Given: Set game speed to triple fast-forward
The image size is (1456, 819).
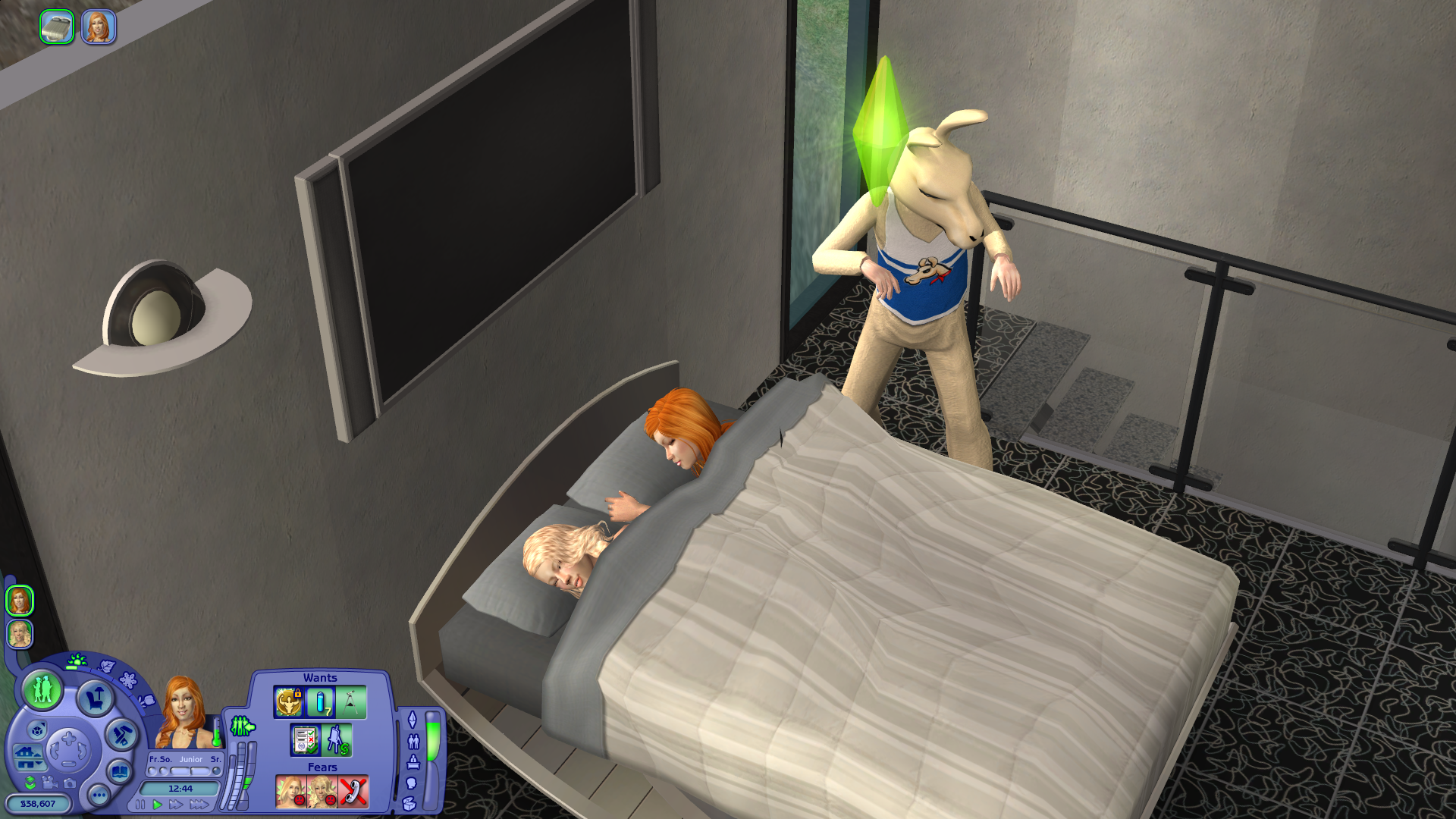Looking at the screenshot, I should (199, 805).
